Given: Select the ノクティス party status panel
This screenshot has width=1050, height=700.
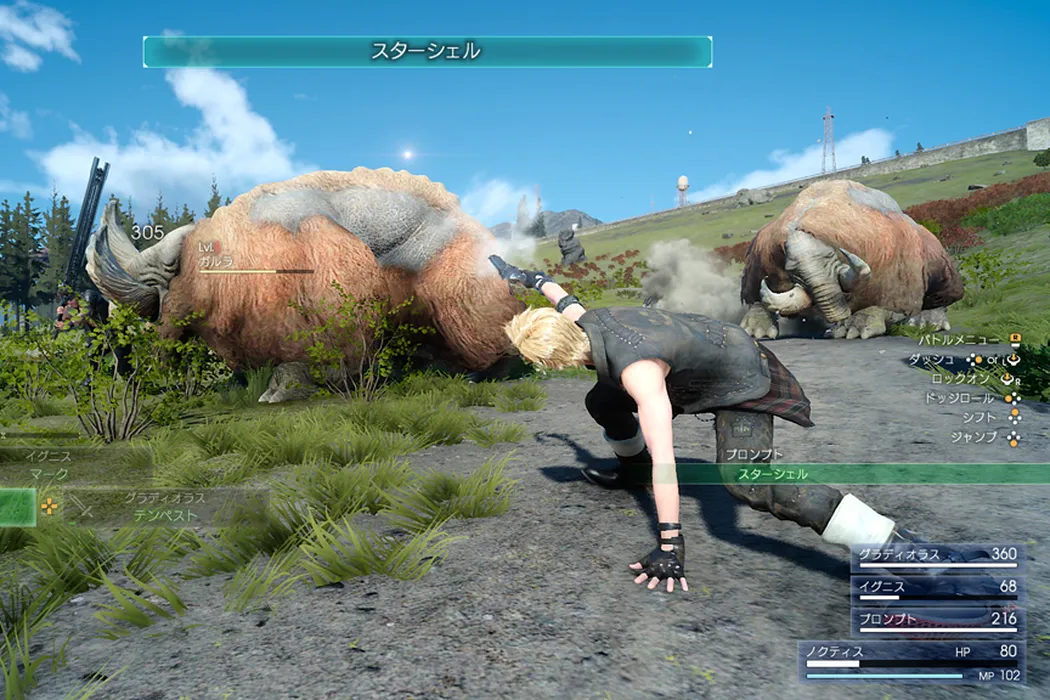Looking at the screenshot, I should pyautogui.click(x=910, y=661).
